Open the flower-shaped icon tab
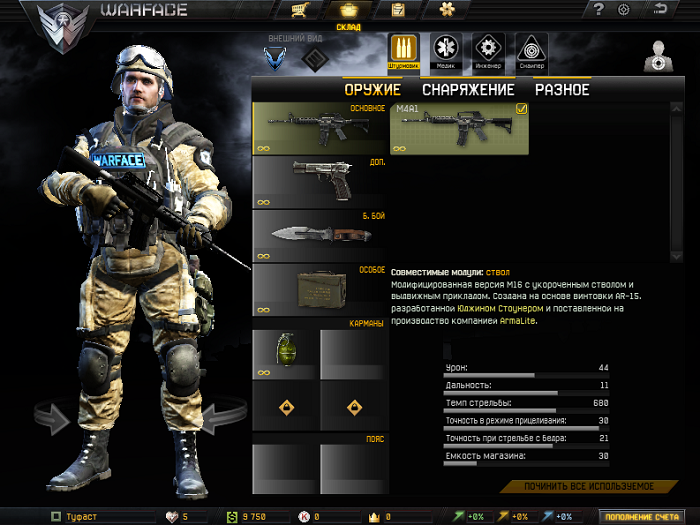Viewport: 700px width, 525px height. 446,10
